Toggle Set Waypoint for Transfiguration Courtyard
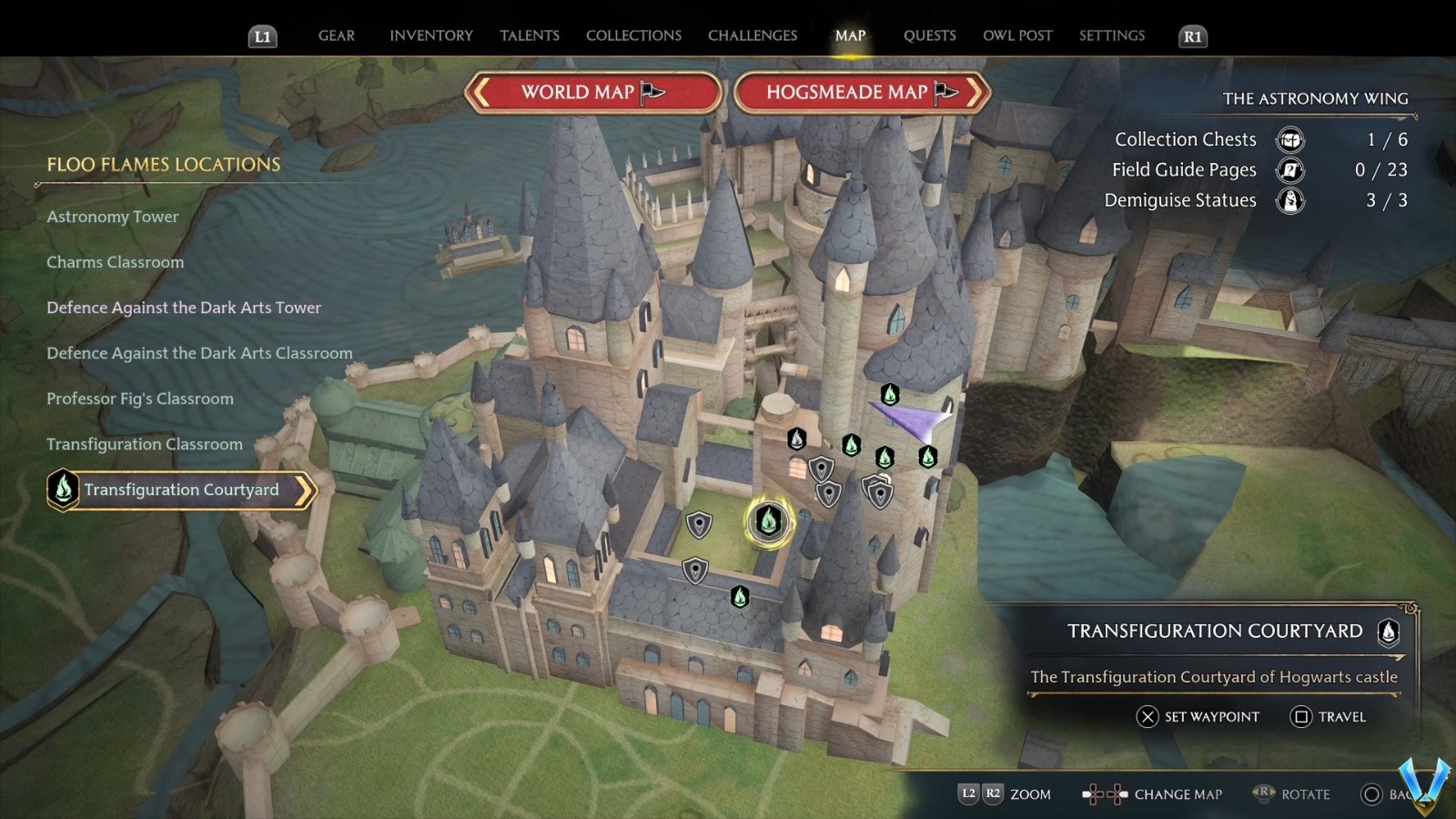The image size is (1456, 819). (1197, 717)
